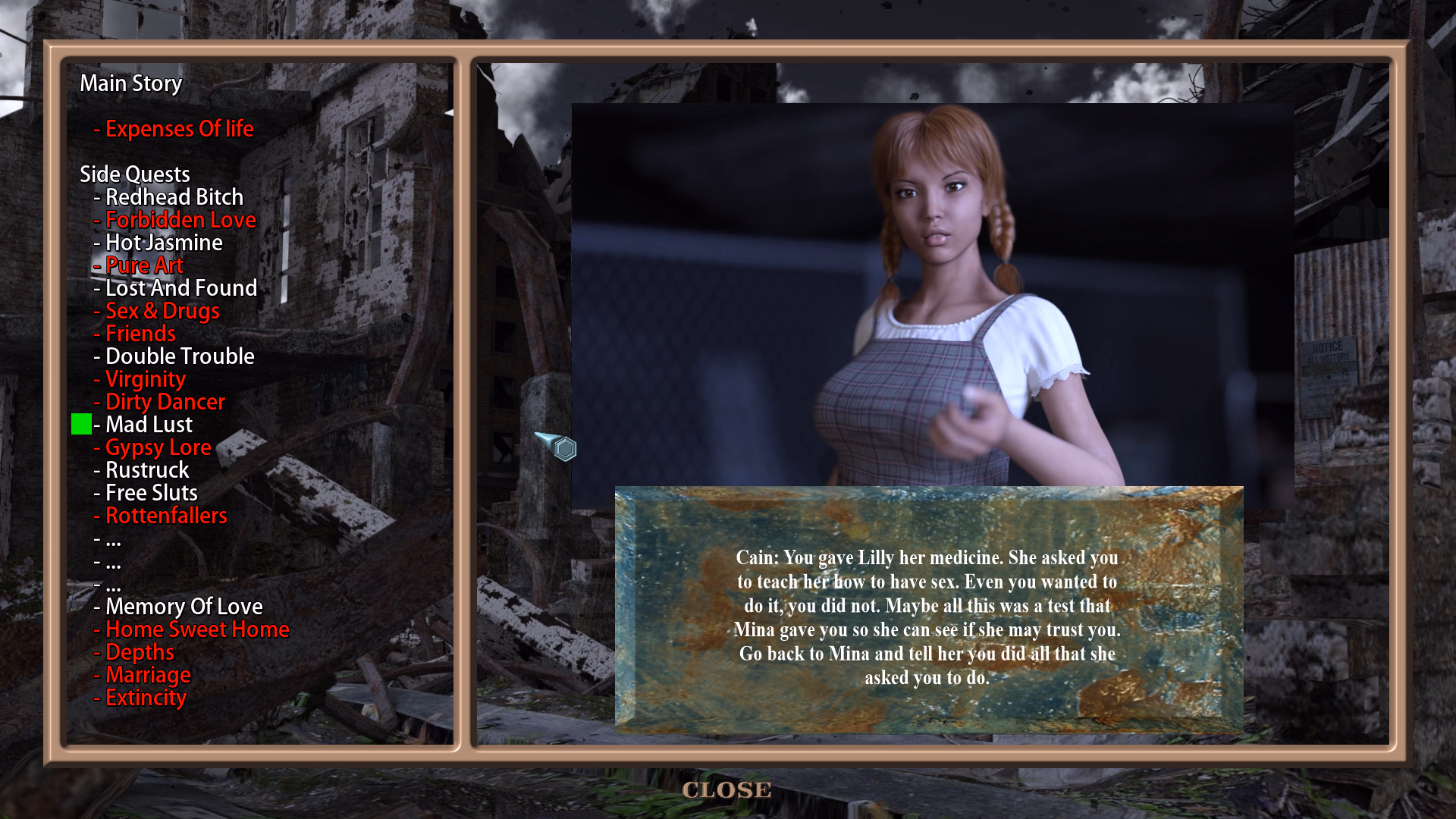This screenshot has width=1456, height=819.
Task: View the Extincity quest
Action: (x=145, y=698)
